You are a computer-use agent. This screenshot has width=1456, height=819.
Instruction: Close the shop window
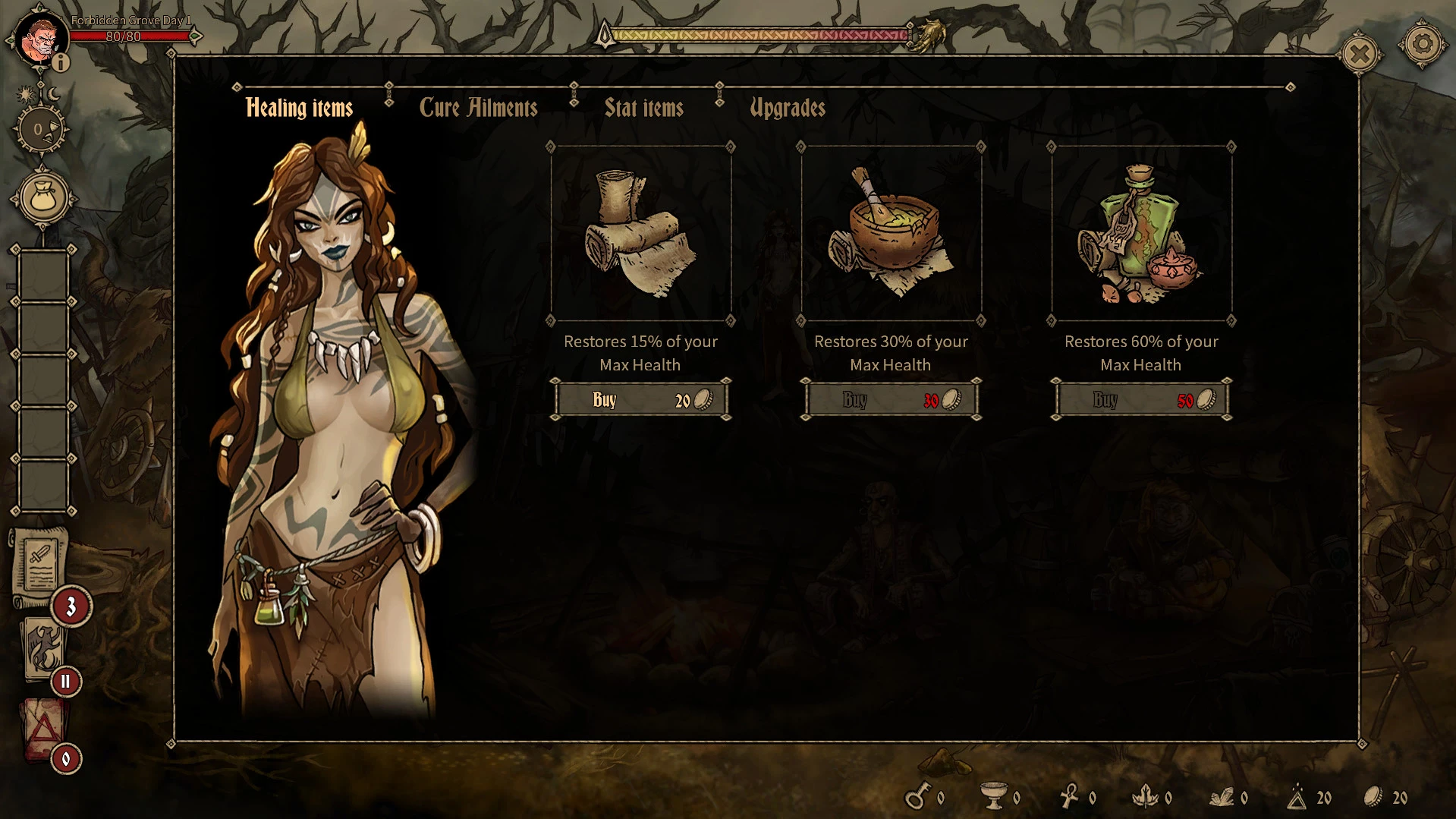1359,54
